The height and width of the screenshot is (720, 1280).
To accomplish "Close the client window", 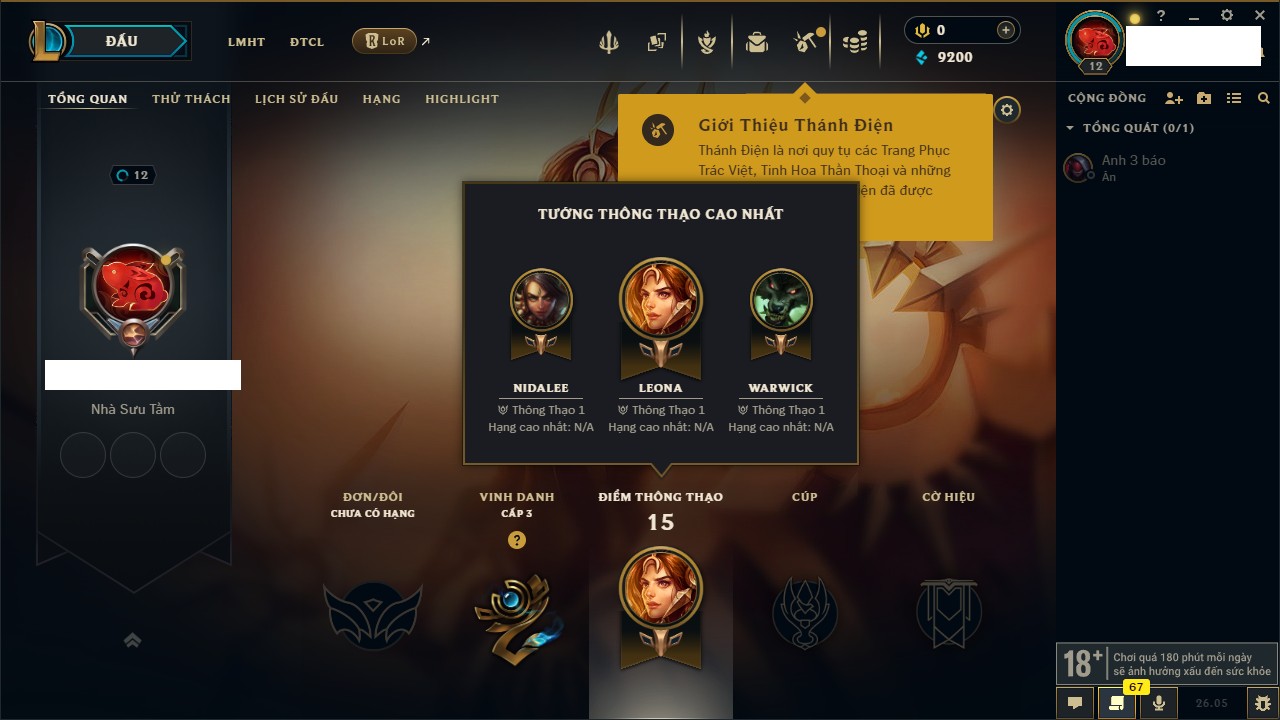I will pyautogui.click(x=1260, y=16).
